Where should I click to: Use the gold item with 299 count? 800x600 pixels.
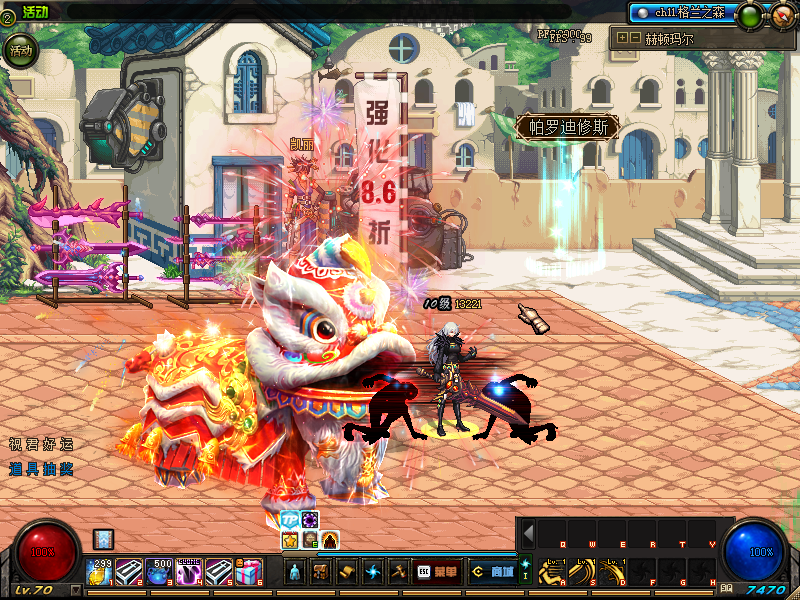(99, 572)
